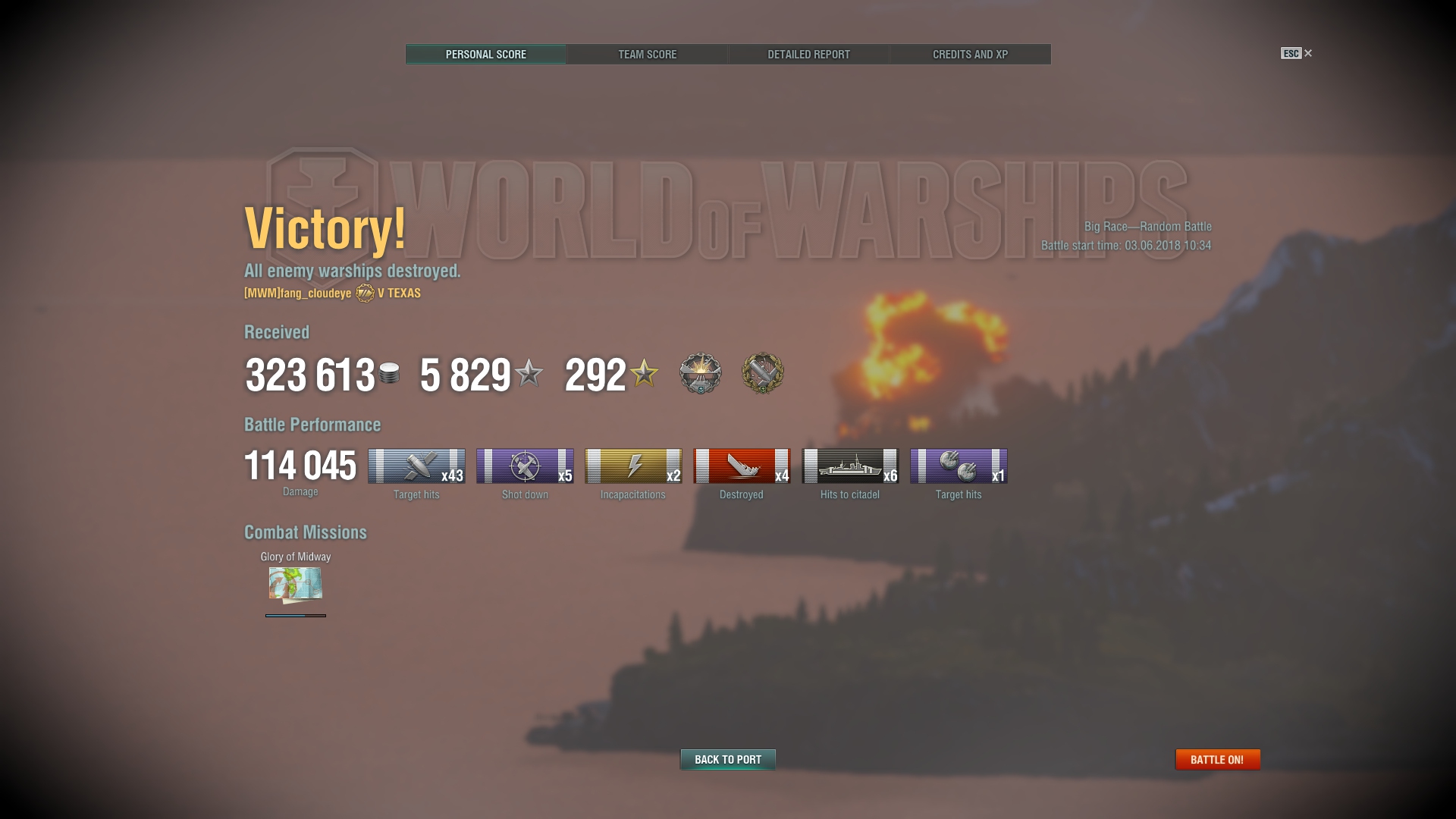
Task: Show the Detailed Report tab
Action: click(x=808, y=55)
